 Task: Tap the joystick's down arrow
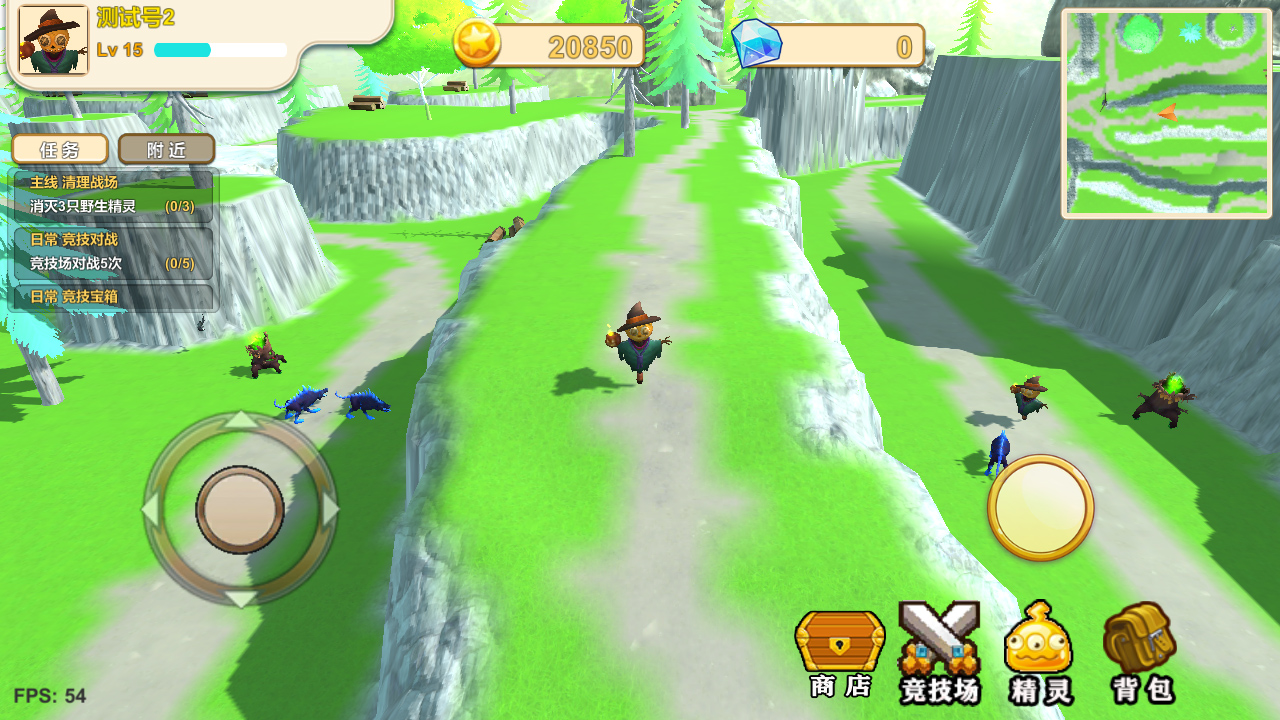tap(240, 599)
